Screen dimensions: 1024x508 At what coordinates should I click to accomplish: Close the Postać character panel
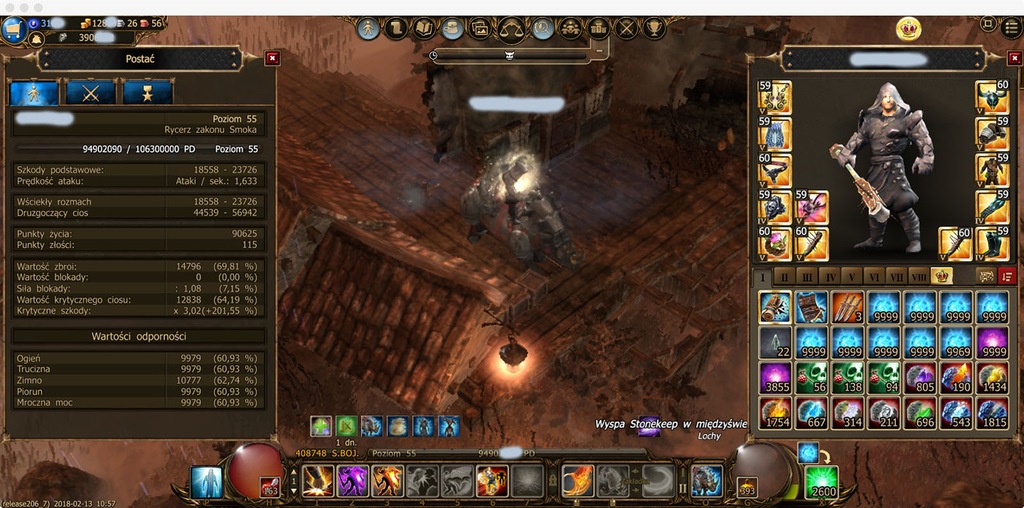[272, 59]
